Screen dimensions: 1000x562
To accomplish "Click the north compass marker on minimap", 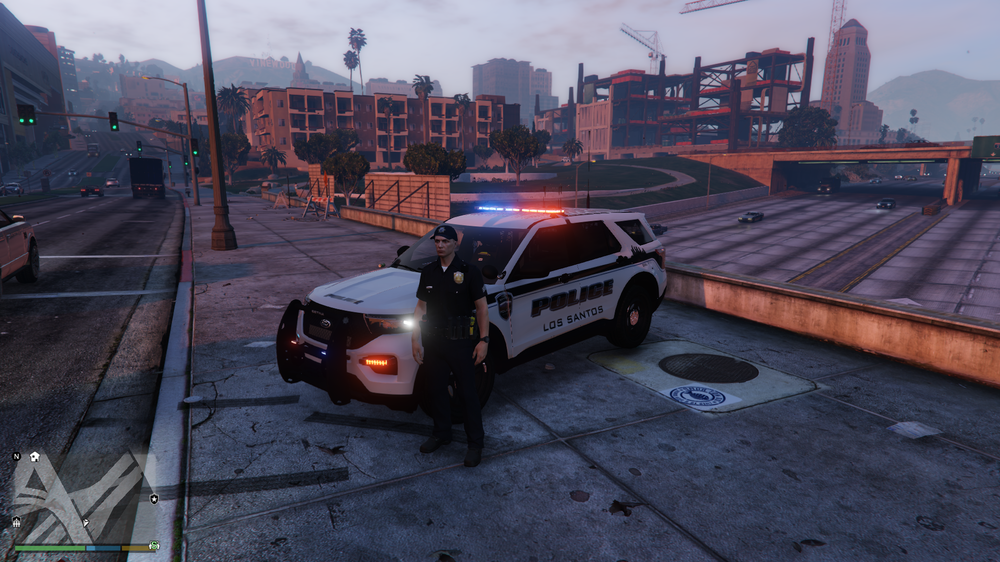I will click(x=16, y=456).
